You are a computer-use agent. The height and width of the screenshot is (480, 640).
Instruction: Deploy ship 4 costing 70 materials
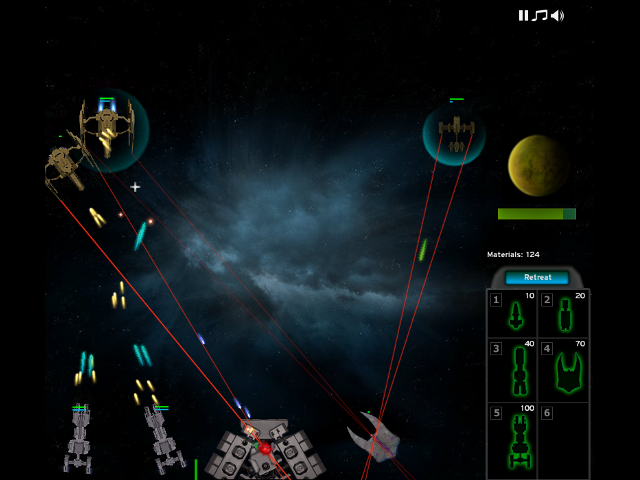coord(564,365)
